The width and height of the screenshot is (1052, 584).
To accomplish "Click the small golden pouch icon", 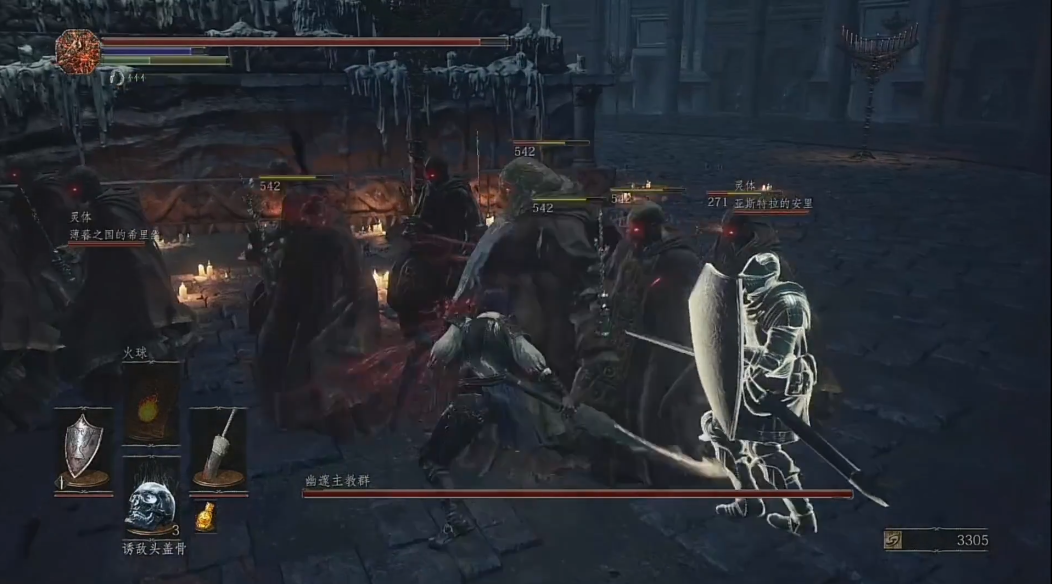I will 205,516.
